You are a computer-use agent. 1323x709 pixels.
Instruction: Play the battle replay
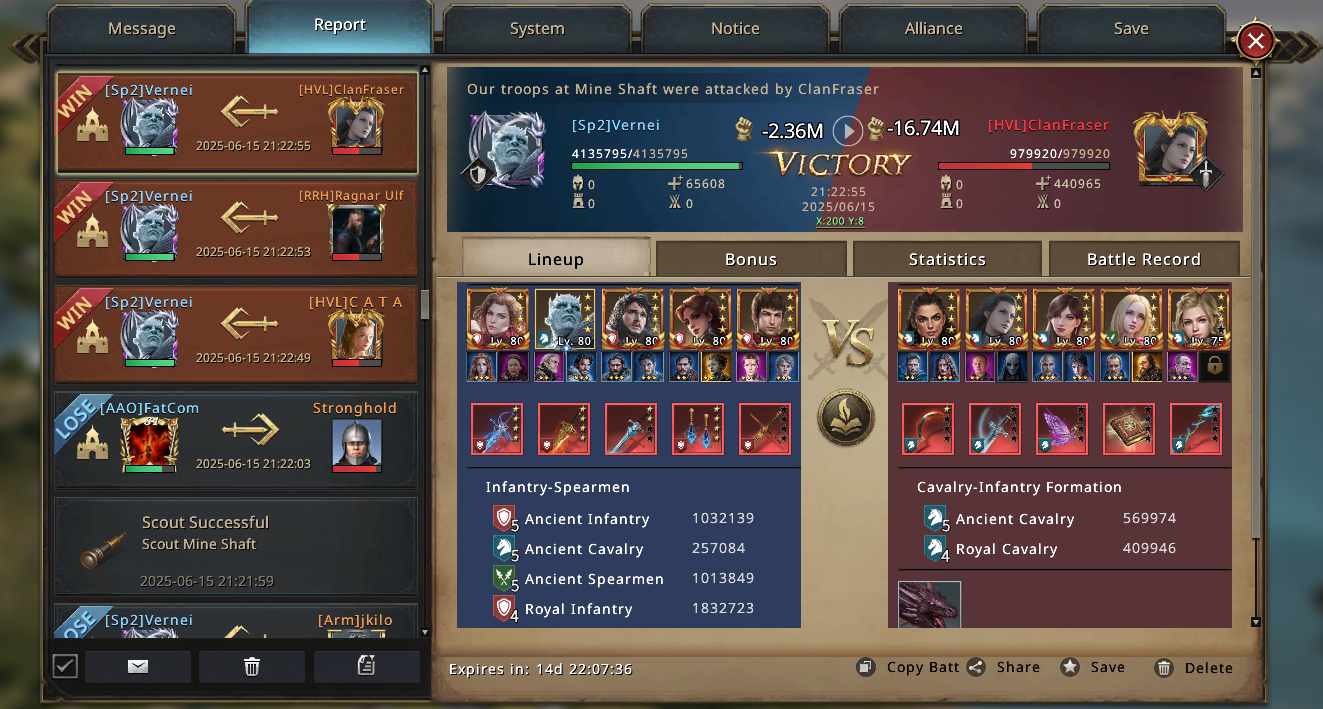[x=848, y=130]
